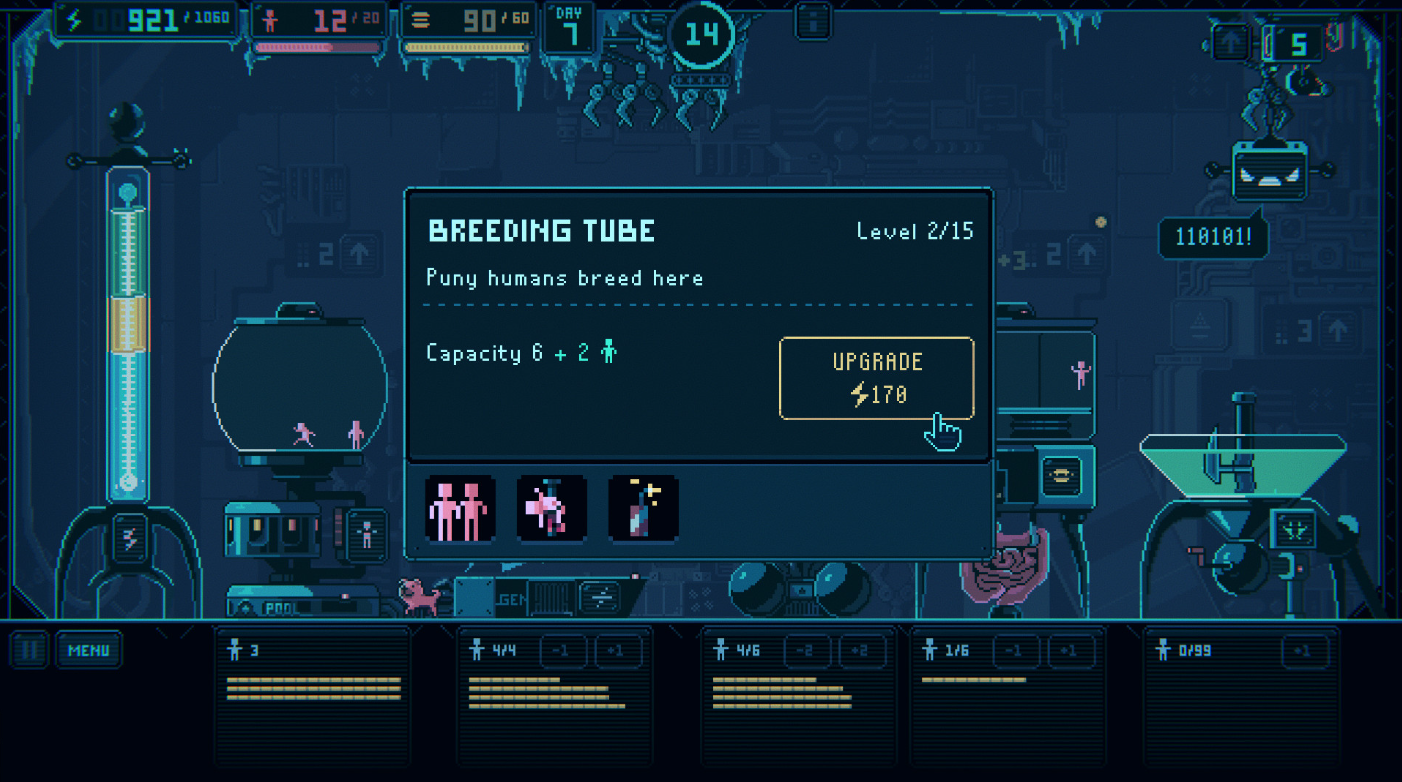Open the MENU button
Screen dimensions: 1402x782
89,651
